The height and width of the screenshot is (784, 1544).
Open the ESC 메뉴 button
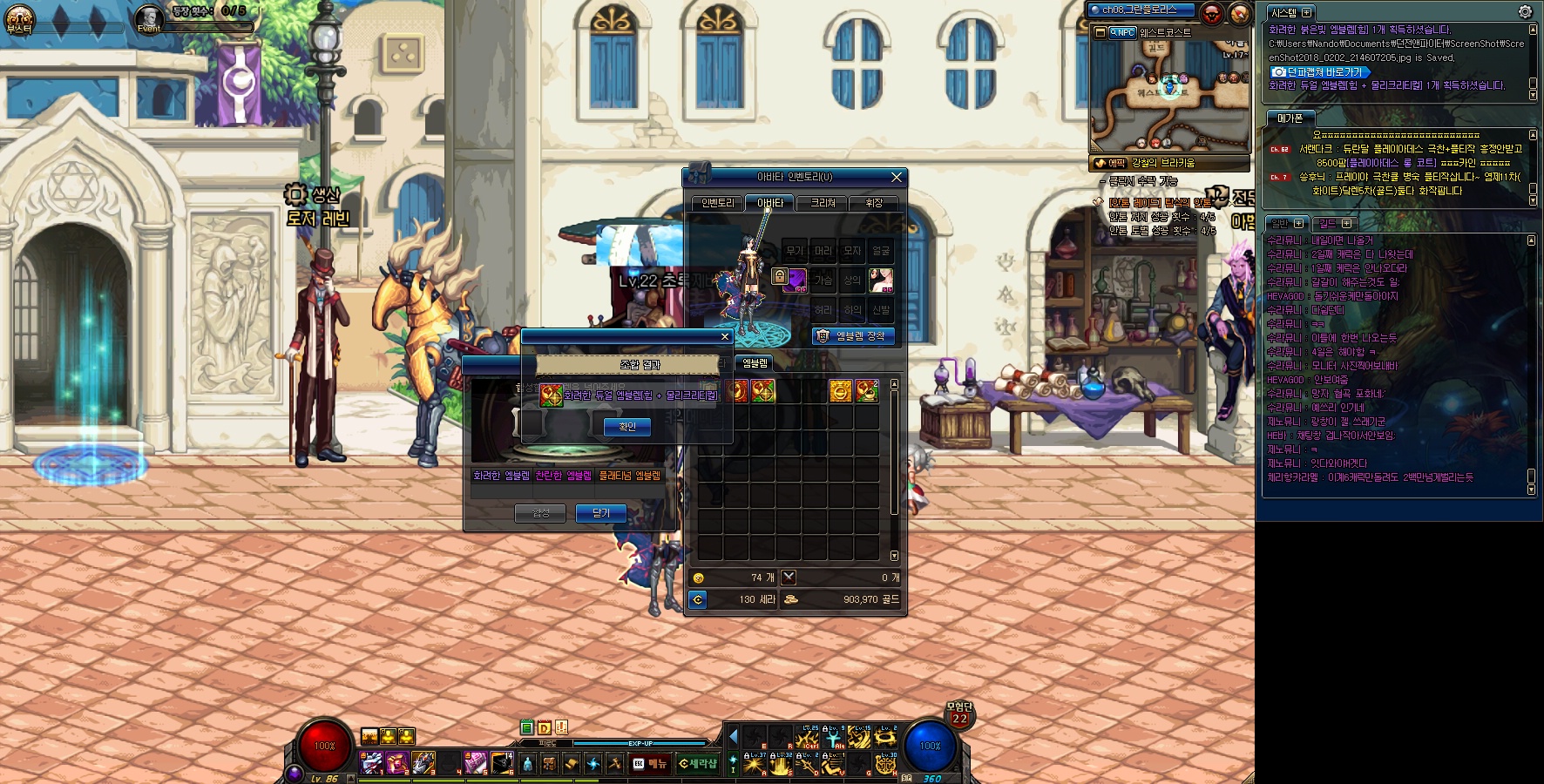click(x=649, y=764)
